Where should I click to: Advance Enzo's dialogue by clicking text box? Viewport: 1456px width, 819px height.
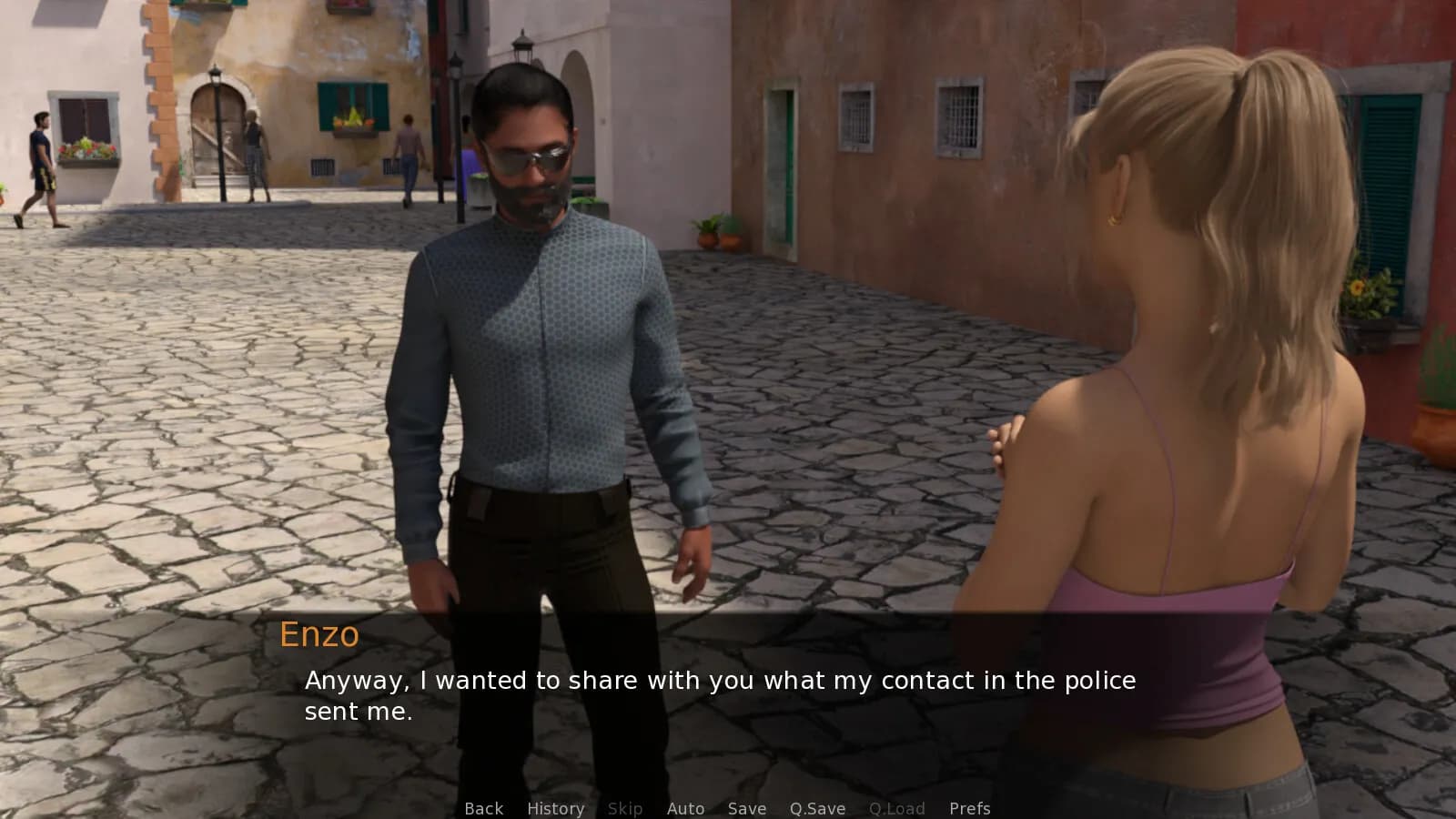719,696
